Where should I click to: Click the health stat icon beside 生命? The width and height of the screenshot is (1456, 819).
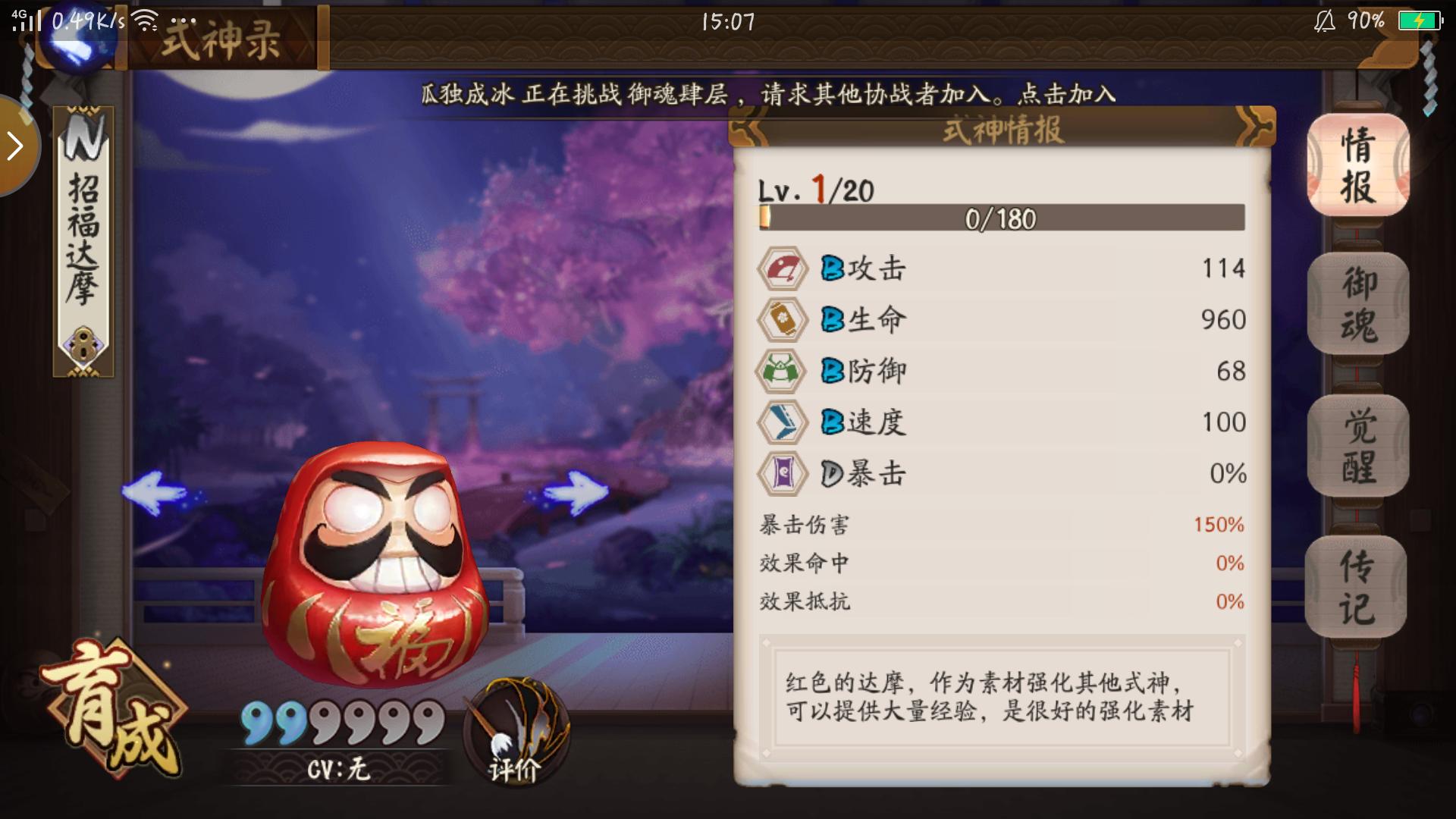click(783, 319)
